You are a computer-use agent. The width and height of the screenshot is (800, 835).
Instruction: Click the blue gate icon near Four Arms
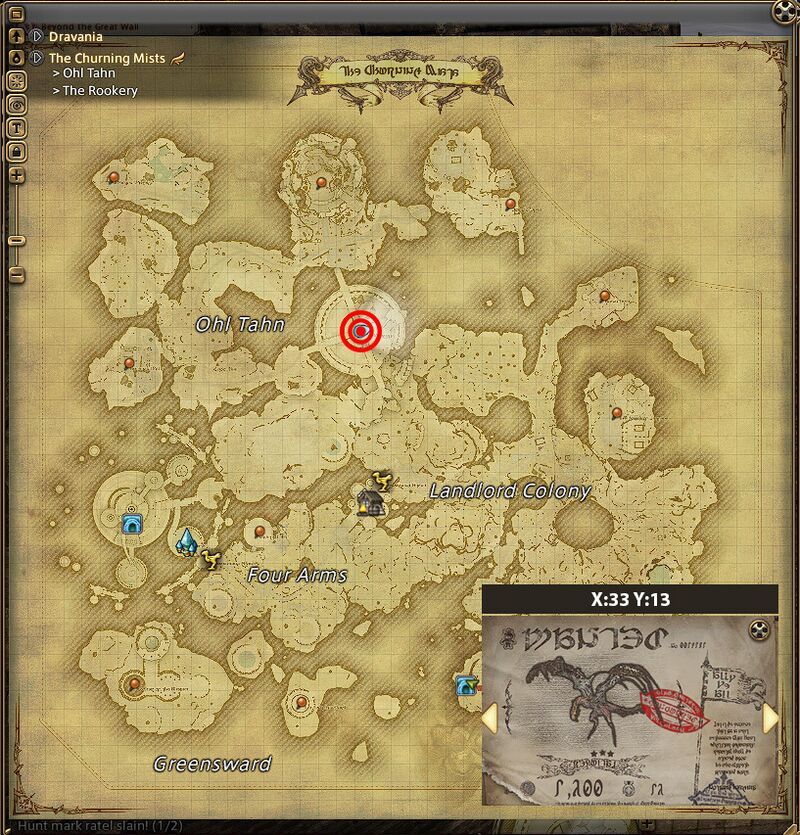coord(131,523)
